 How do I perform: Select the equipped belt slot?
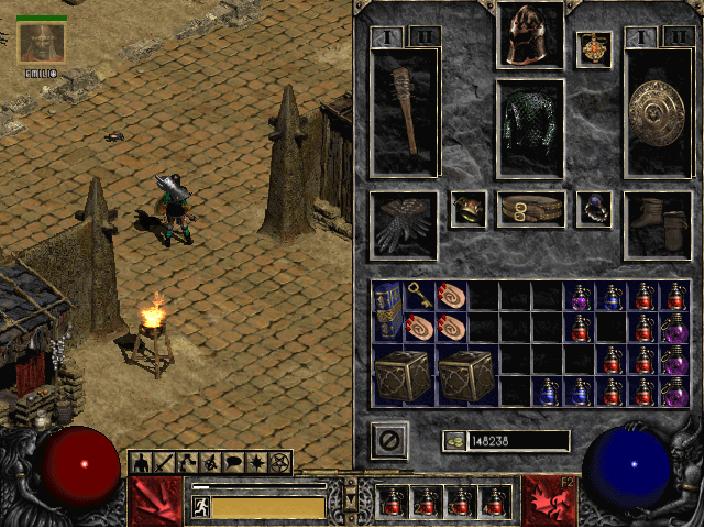[530, 210]
